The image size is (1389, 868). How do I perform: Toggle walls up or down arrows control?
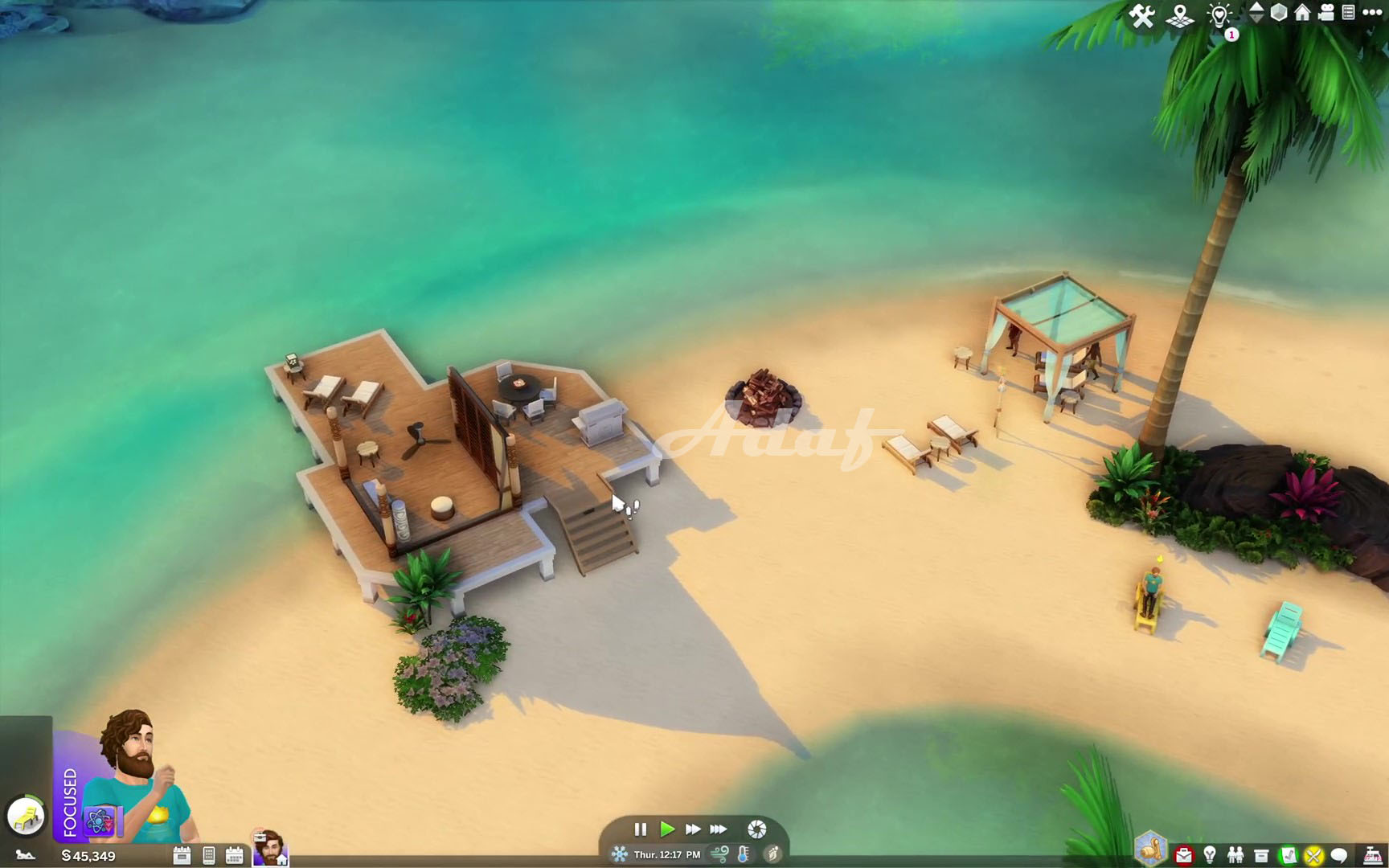(x=1257, y=14)
